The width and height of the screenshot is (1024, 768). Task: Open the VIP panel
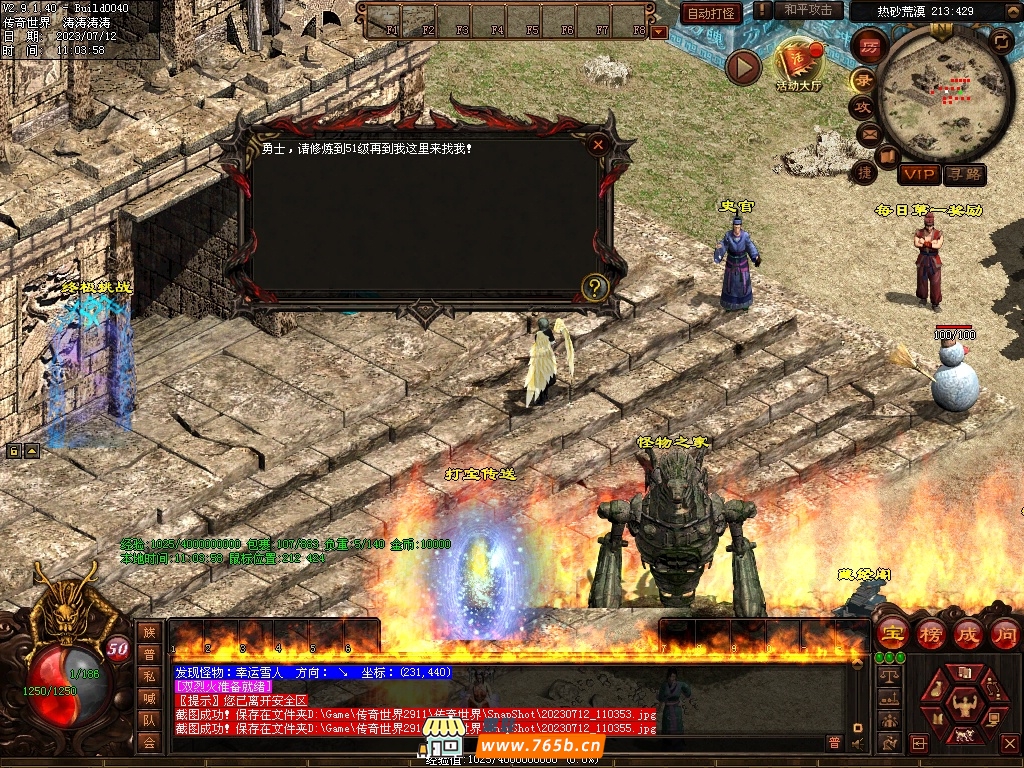pyautogui.click(x=918, y=174)
